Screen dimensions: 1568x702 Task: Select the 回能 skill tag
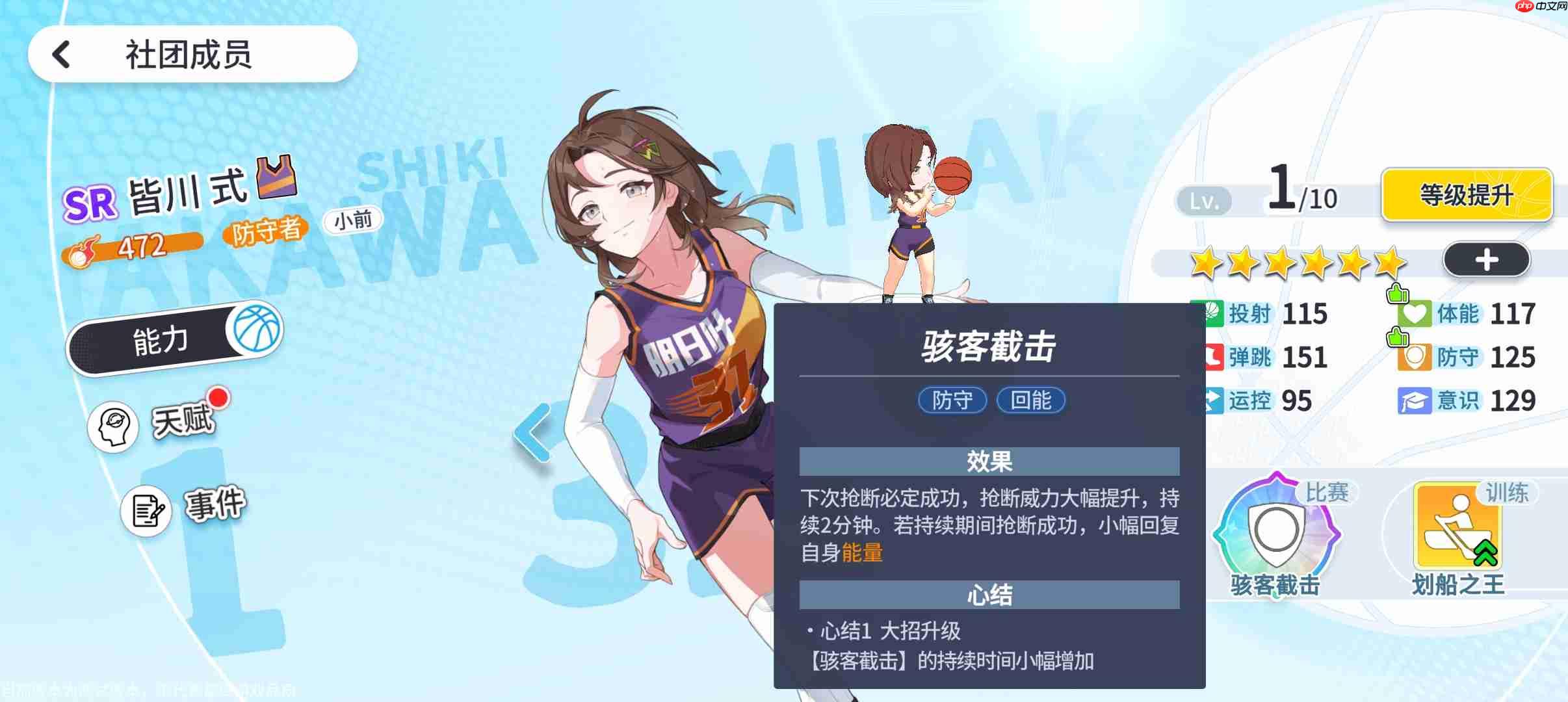1030,400
